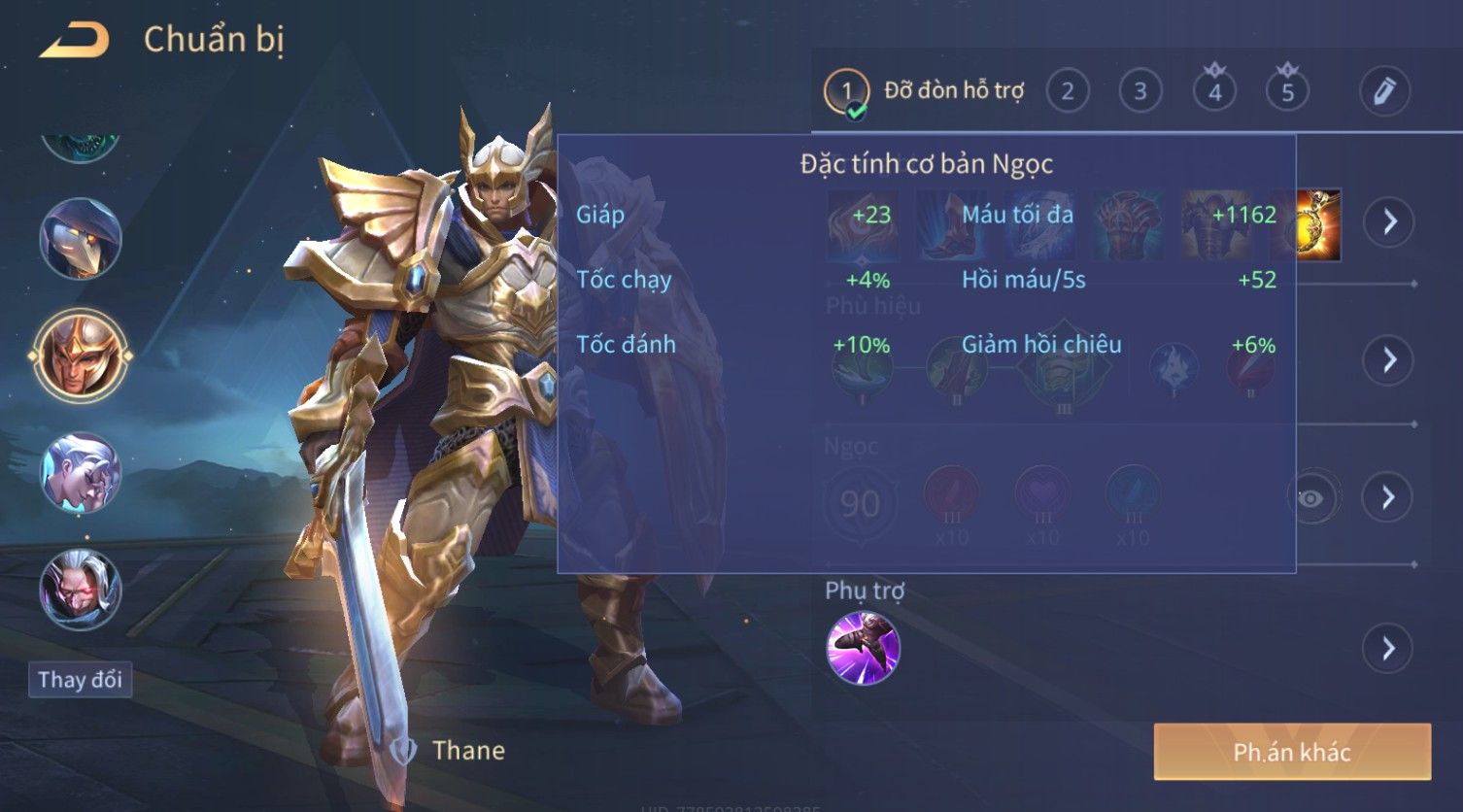Image resolution: width=1463 pixels, height=812 pixels.
Task: Click the Phán khác button
Action: pos(1292,752)
